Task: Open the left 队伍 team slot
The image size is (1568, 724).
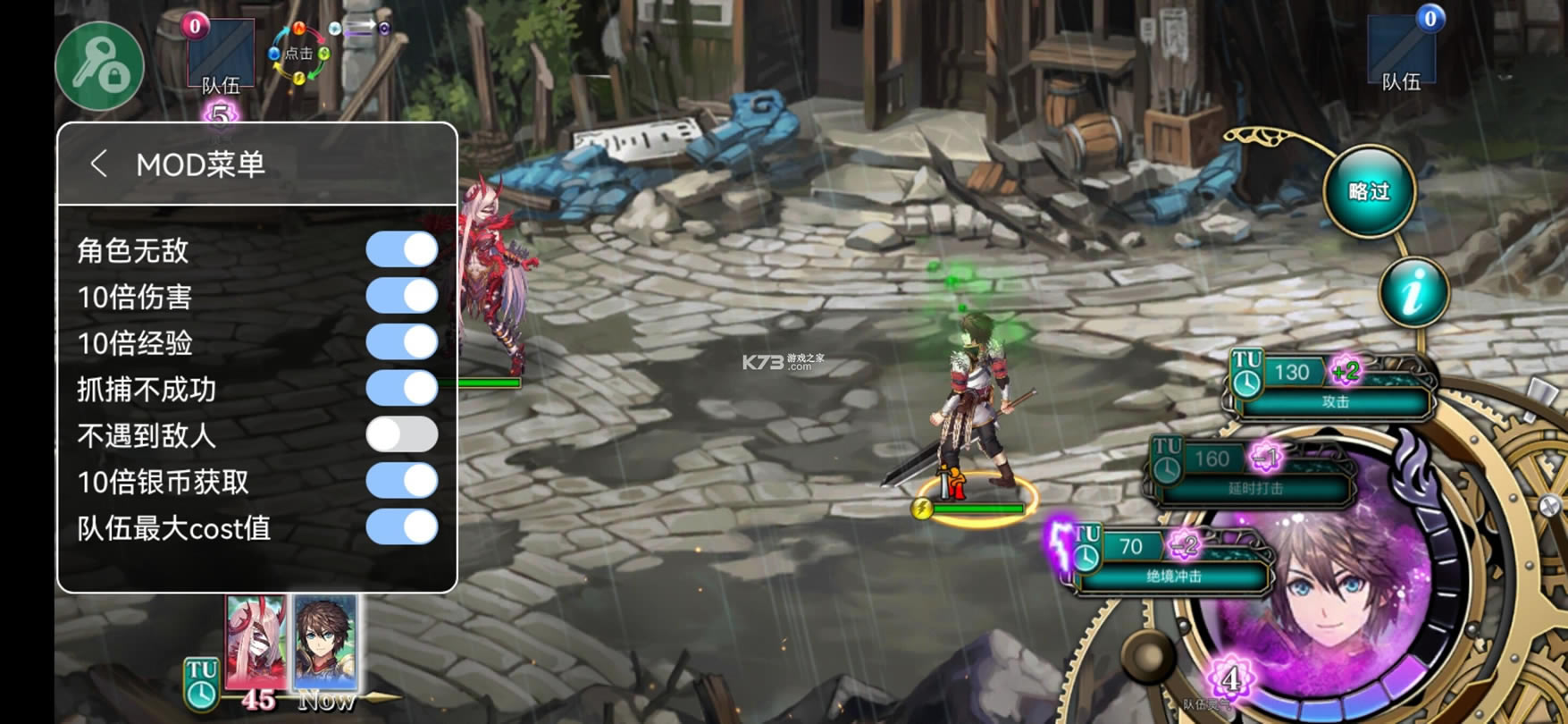Action: click(x=221, y=55)
